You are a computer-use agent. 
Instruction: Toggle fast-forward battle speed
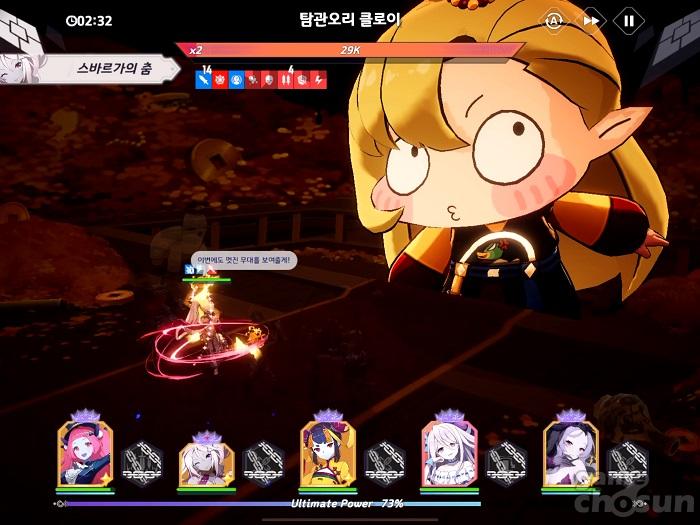tap(592, 20)
